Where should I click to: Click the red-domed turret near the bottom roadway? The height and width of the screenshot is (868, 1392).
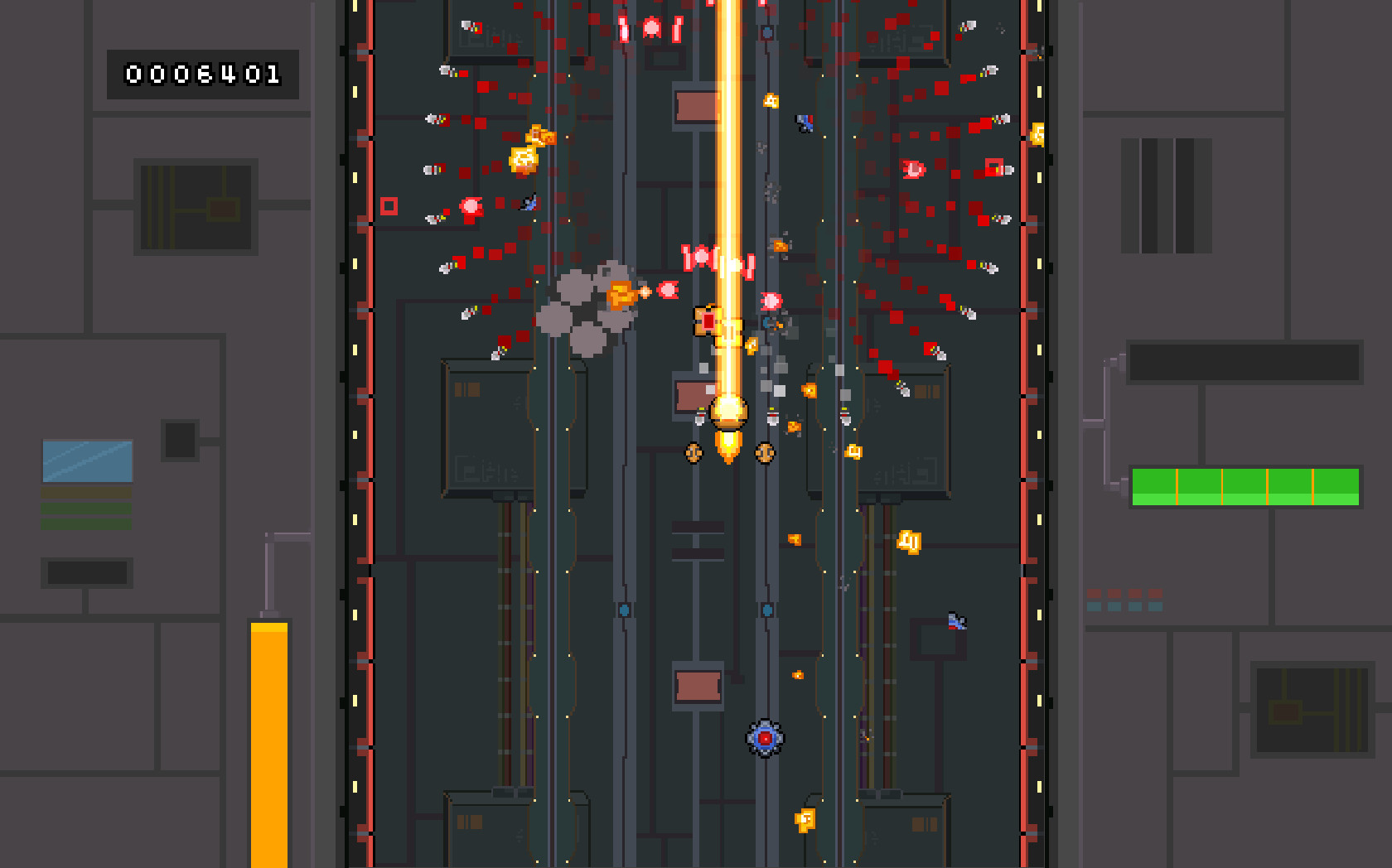point(764,740)
